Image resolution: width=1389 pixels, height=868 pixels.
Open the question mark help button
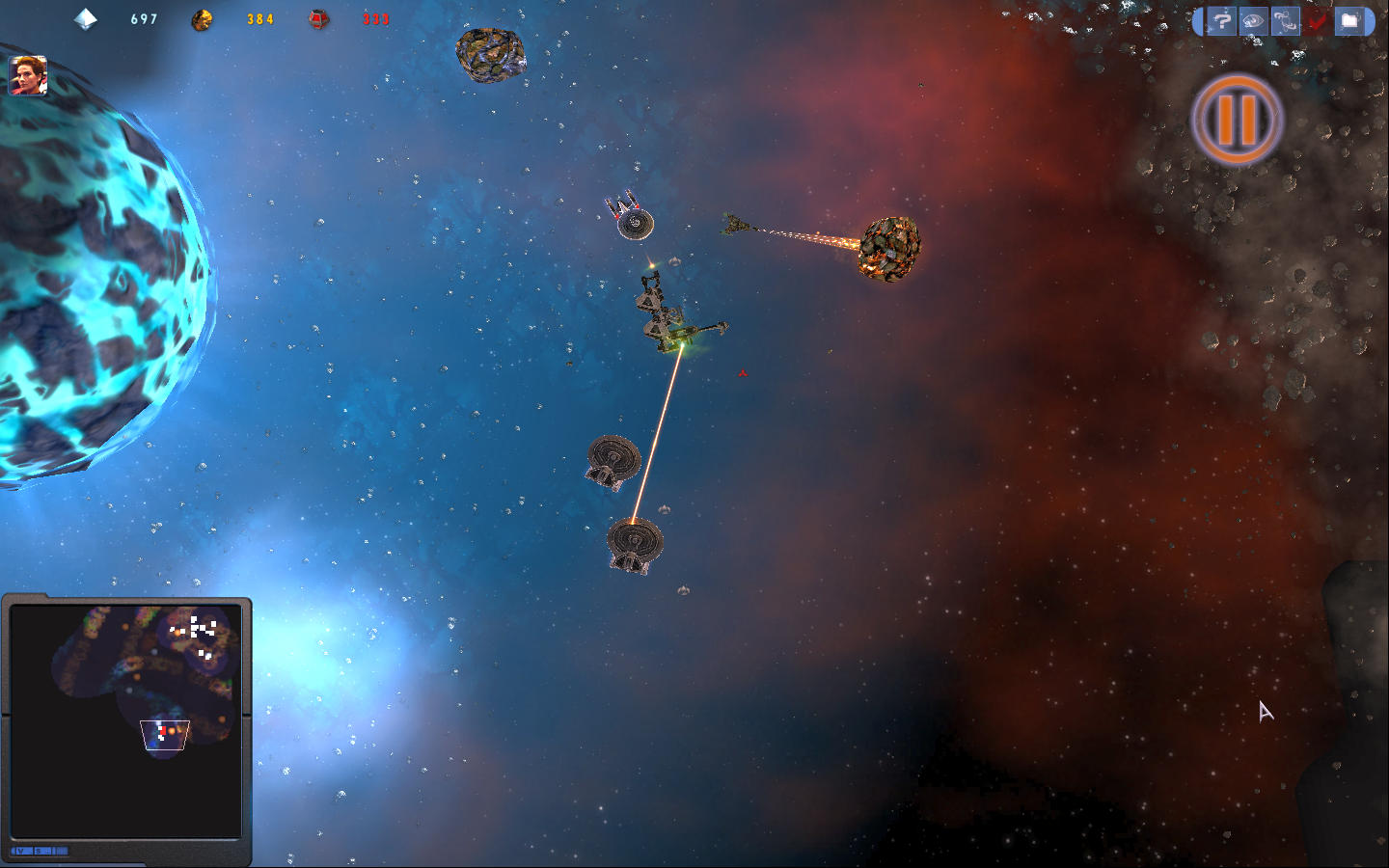(x=1222, y=20)
